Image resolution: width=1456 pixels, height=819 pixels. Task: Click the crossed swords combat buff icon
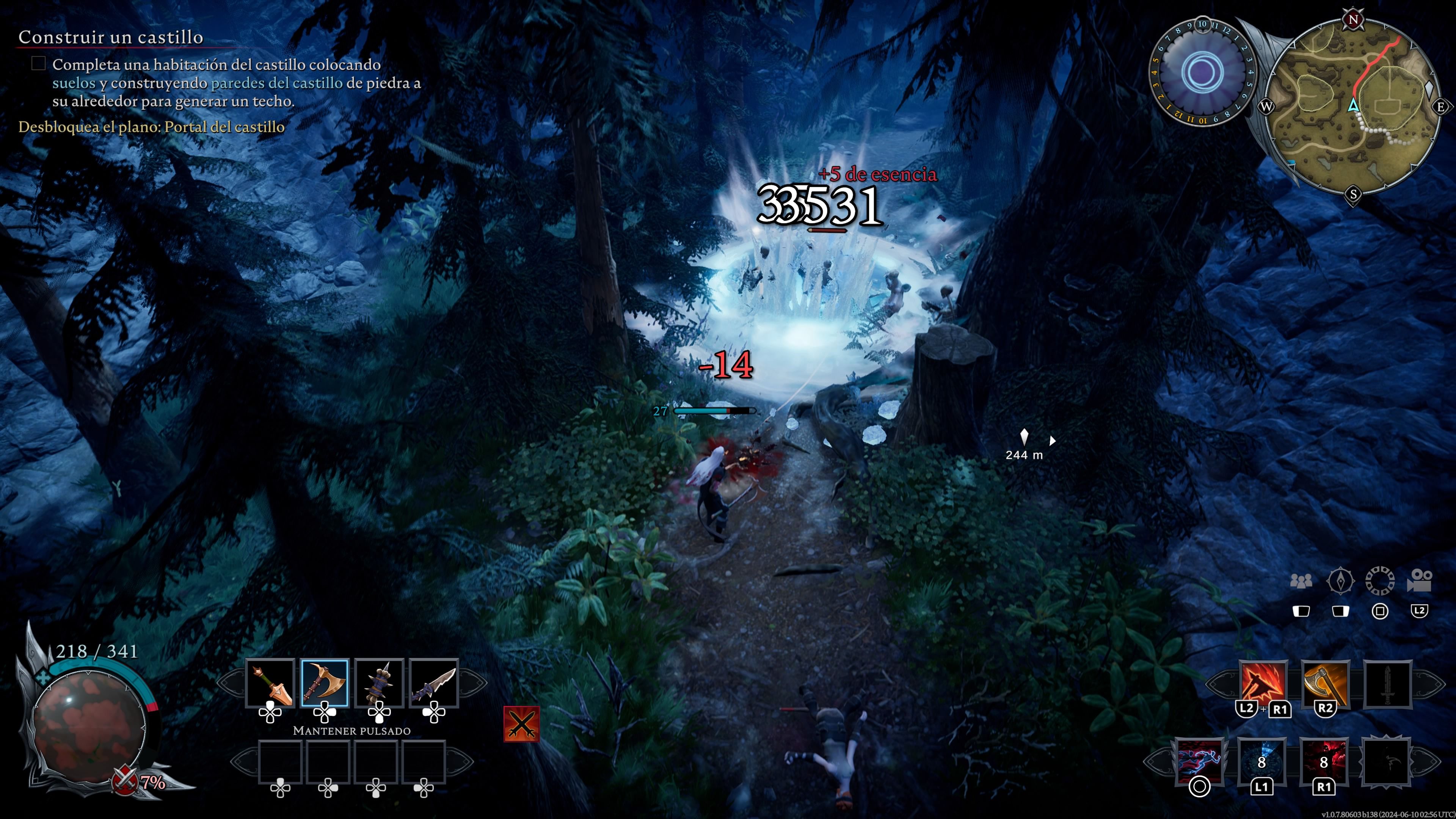(521, 724)
